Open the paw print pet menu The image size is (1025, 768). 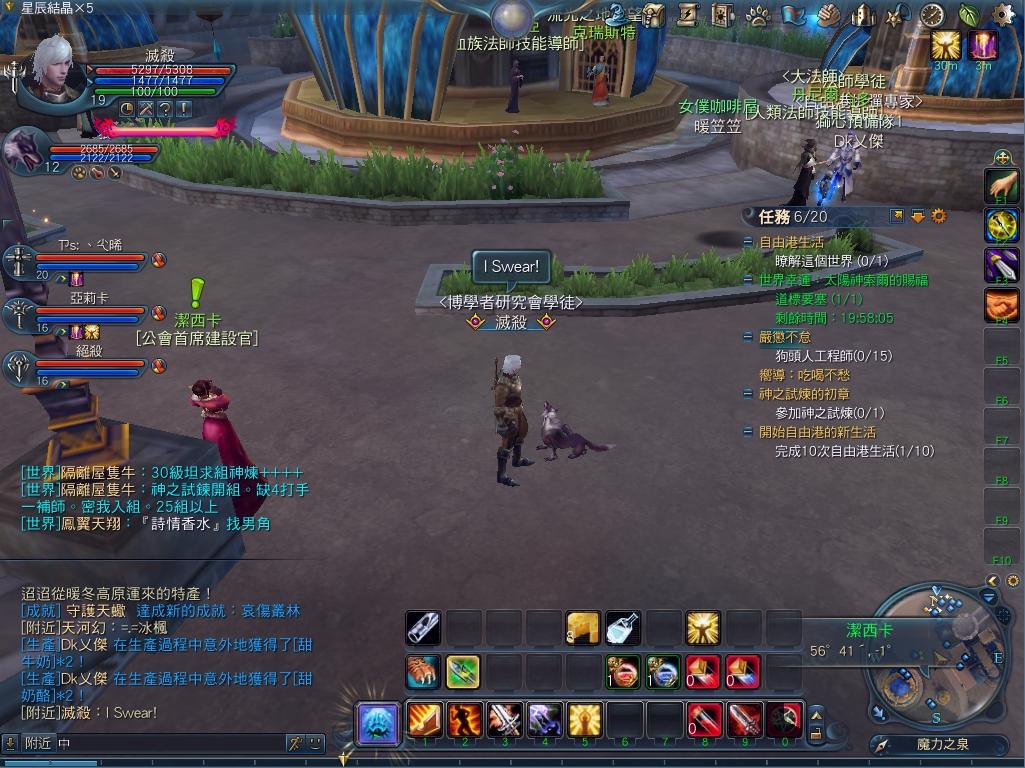click(758, 15)
